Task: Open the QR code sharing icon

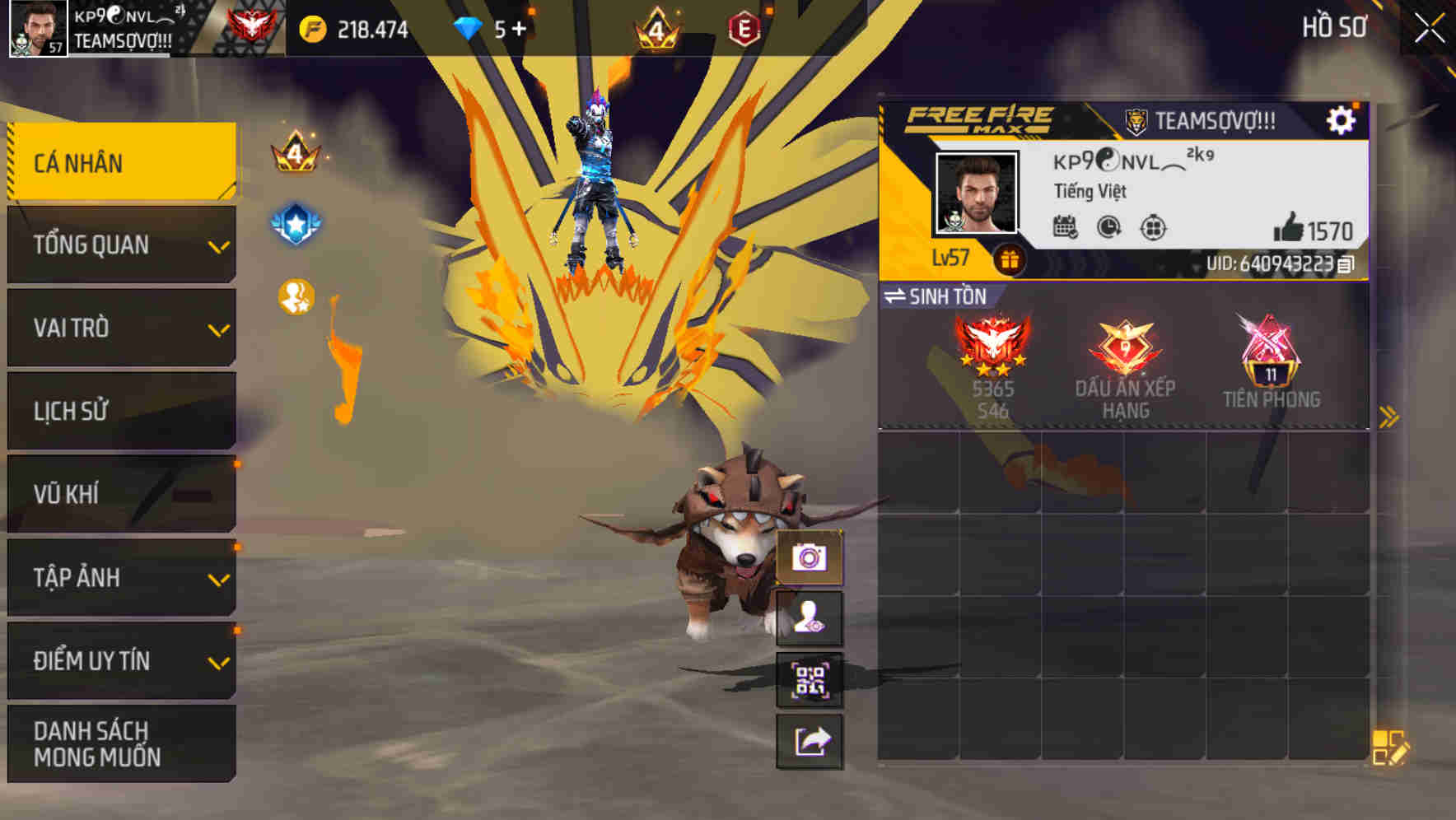Action: [810, 680]
